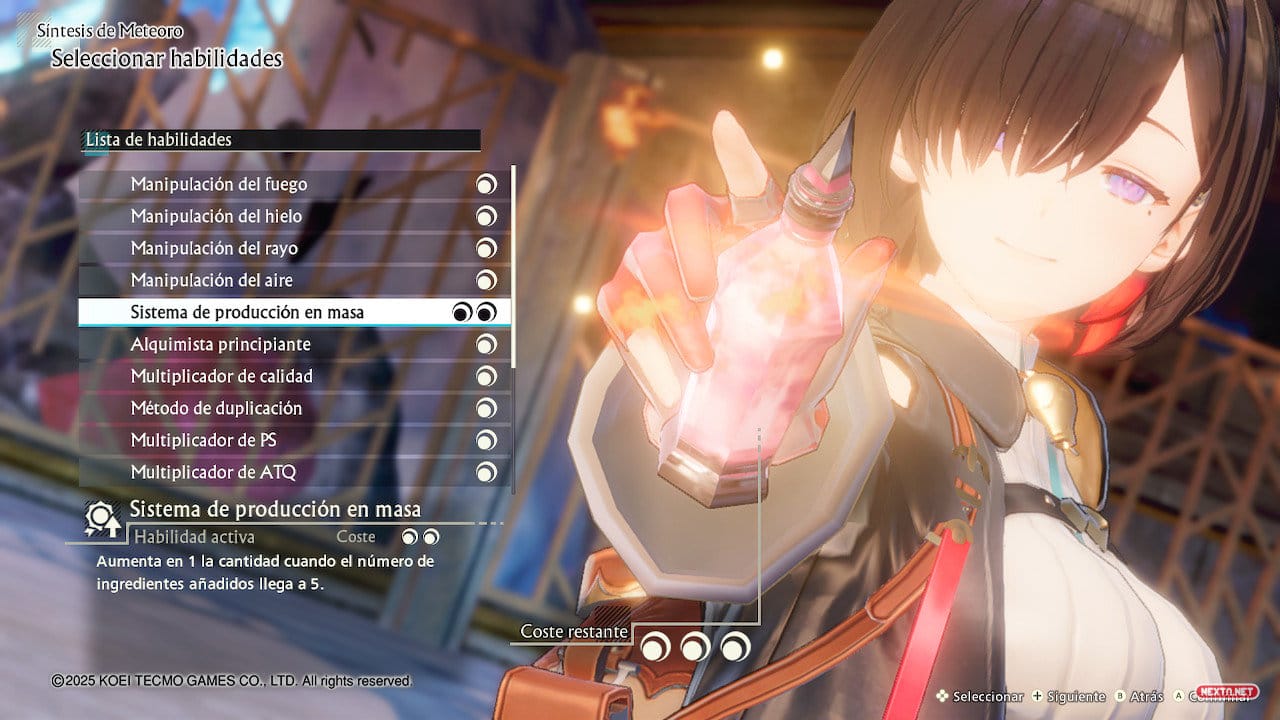Click the ability list scrollbar
This screenshot has width=1280, height=720.
coord(514,266)
